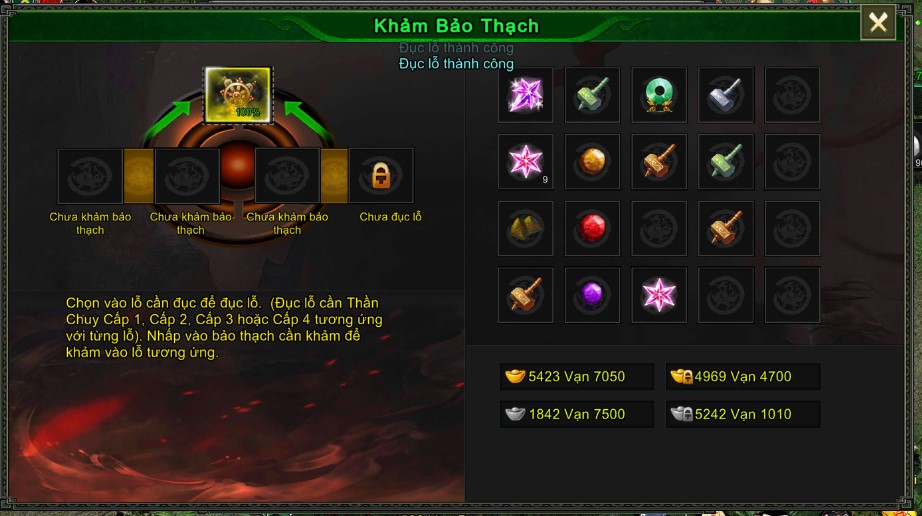922x516 pixels.
Task: Select the green jade ring item
Action: [659, 95]
